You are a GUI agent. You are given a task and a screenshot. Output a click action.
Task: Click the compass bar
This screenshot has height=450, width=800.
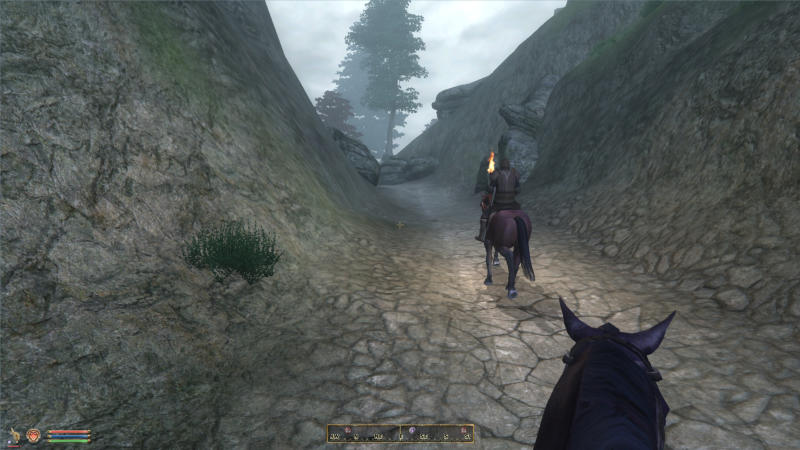click(400, 433)
